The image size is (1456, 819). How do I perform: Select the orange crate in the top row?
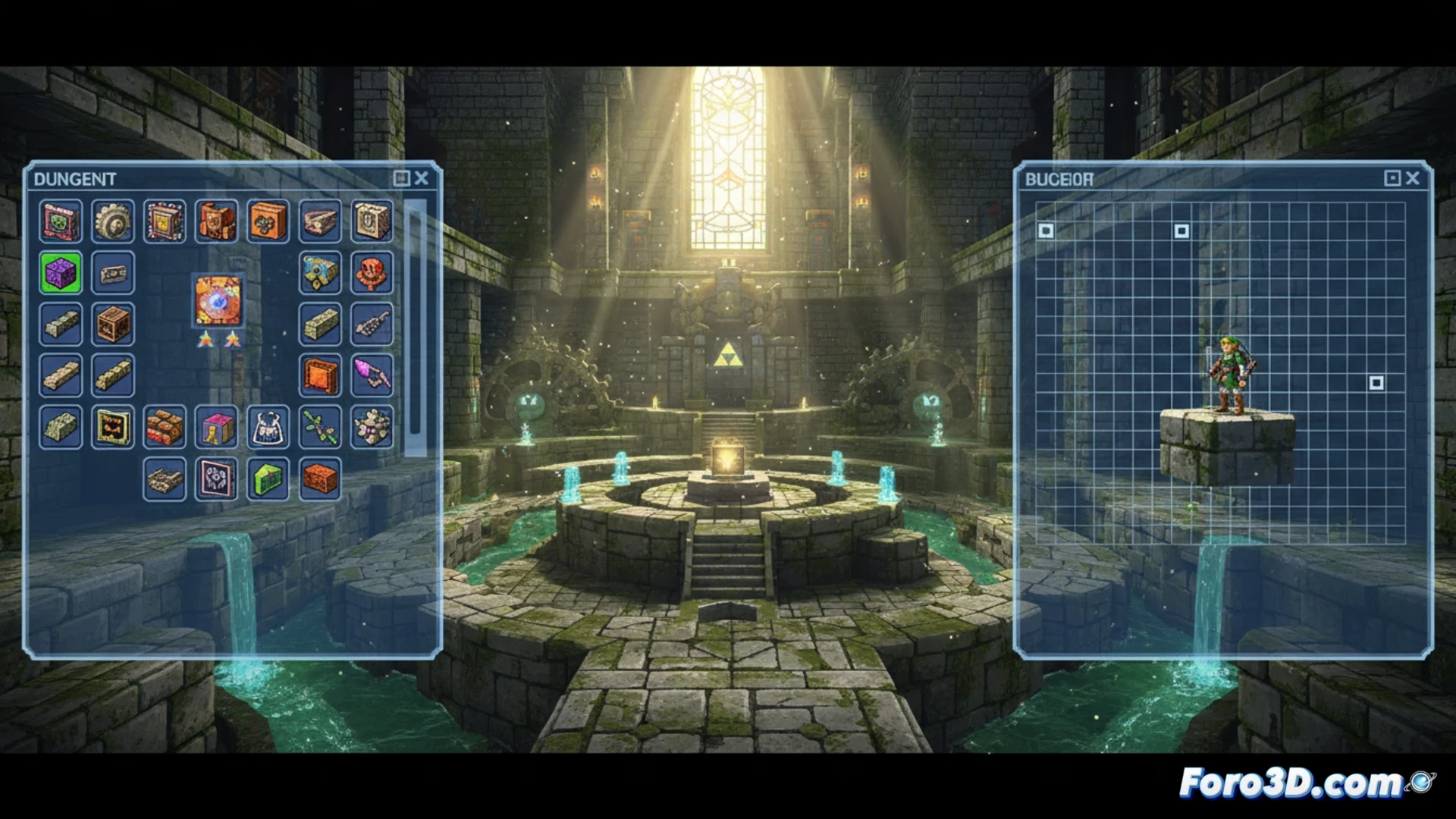click(267, 221)
